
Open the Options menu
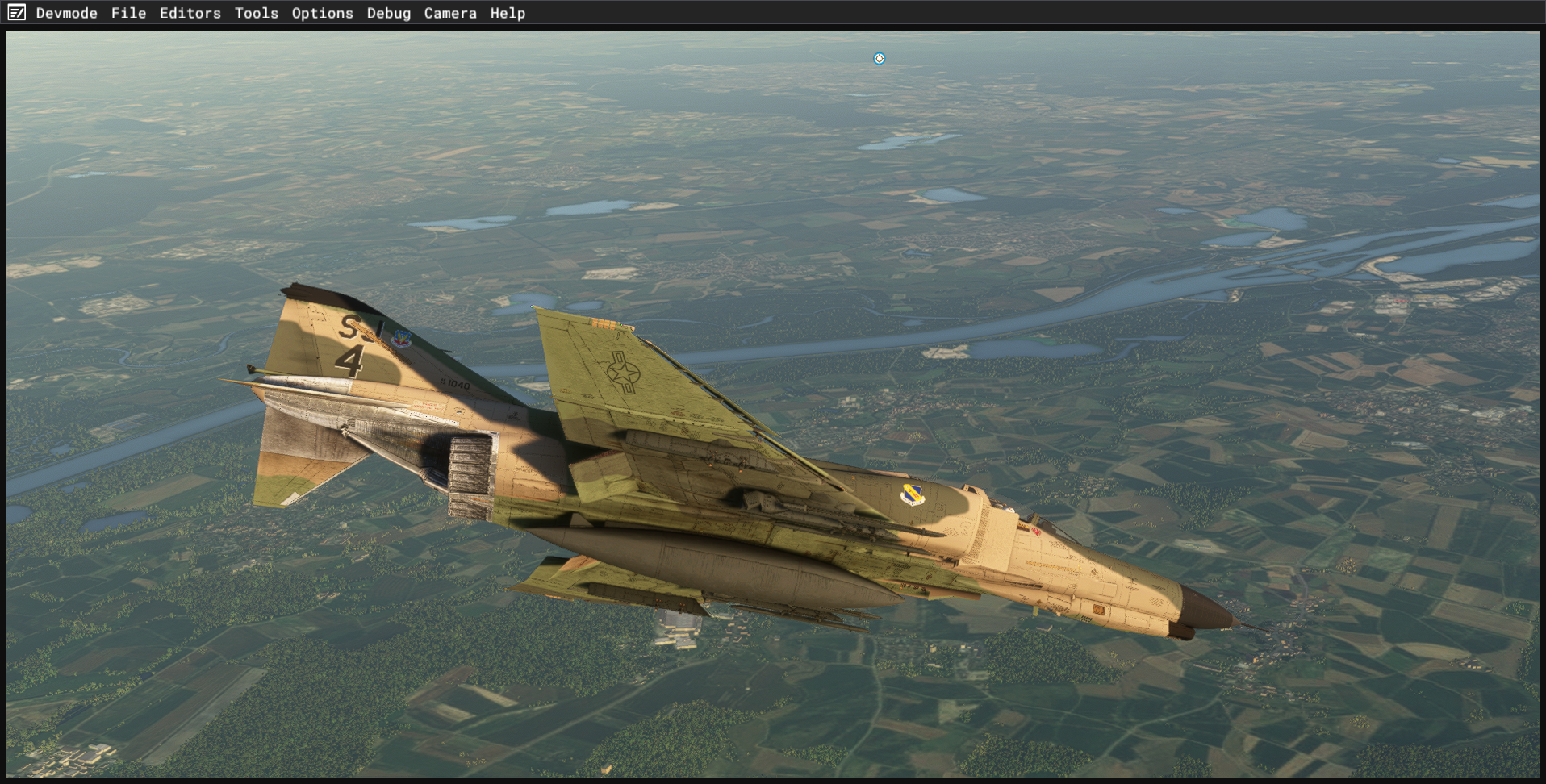tap(322, 13)
